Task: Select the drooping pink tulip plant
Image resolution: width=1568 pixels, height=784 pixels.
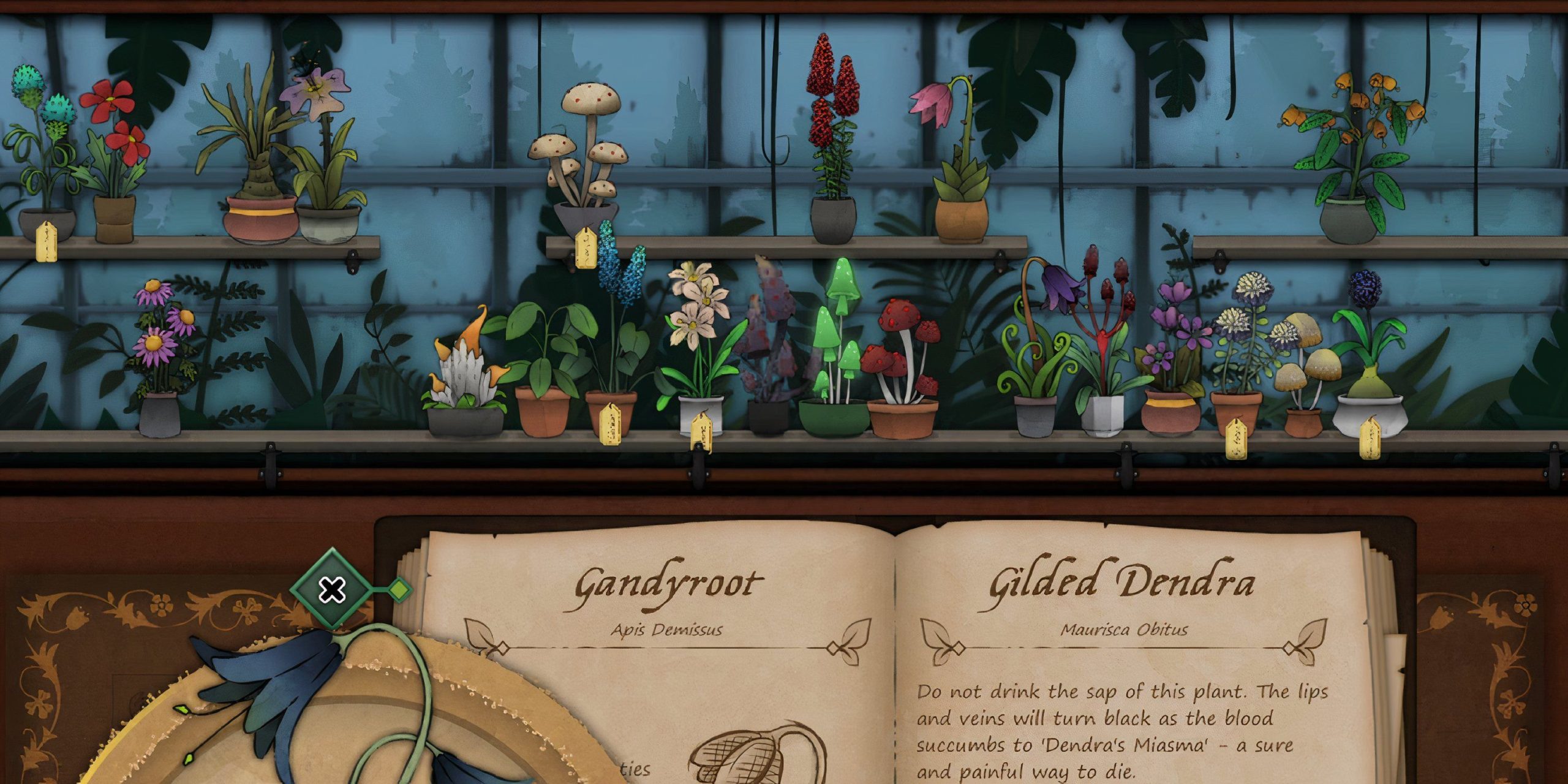Action: pos(937,104)
